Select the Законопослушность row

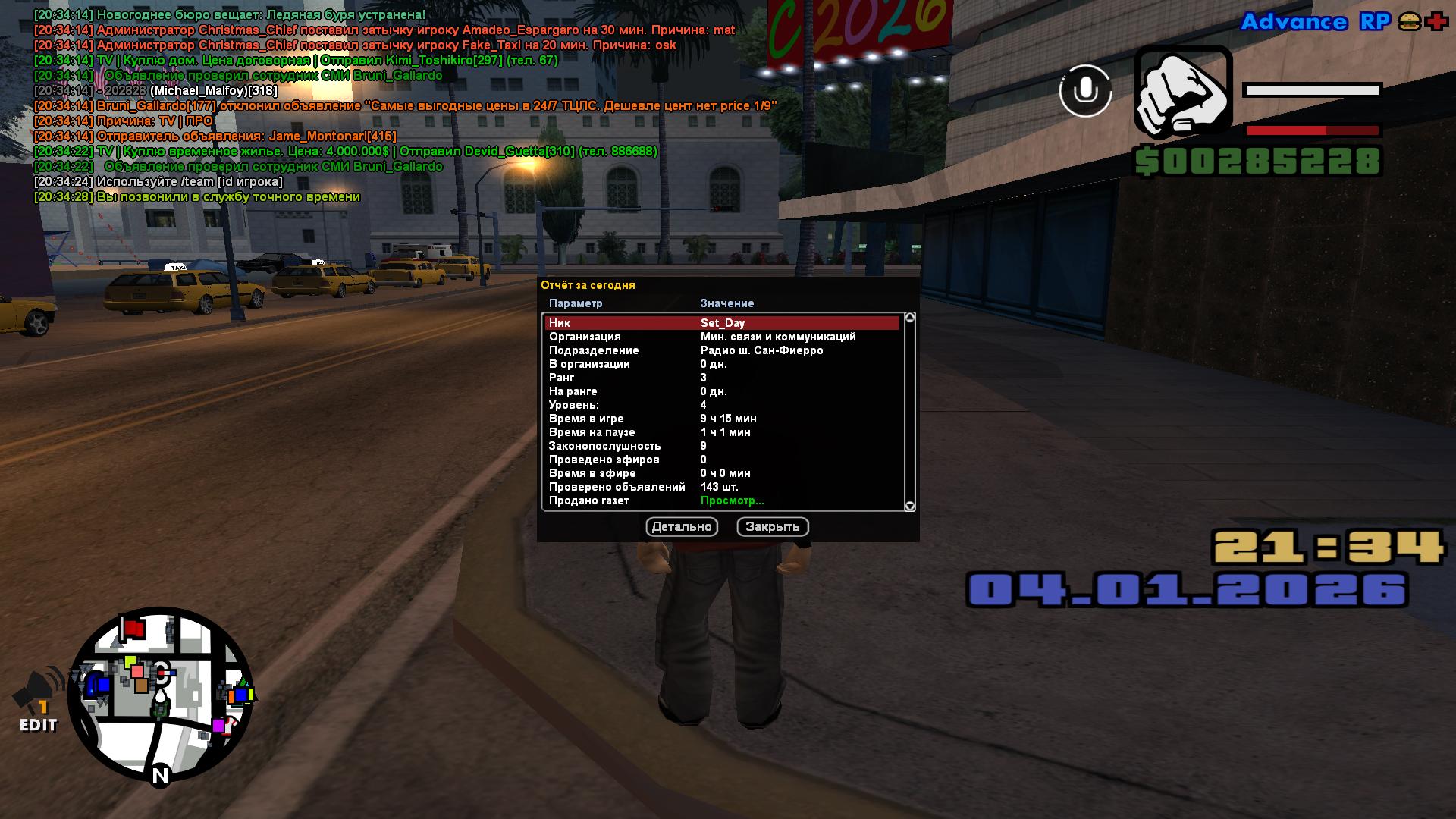point(722,446)
